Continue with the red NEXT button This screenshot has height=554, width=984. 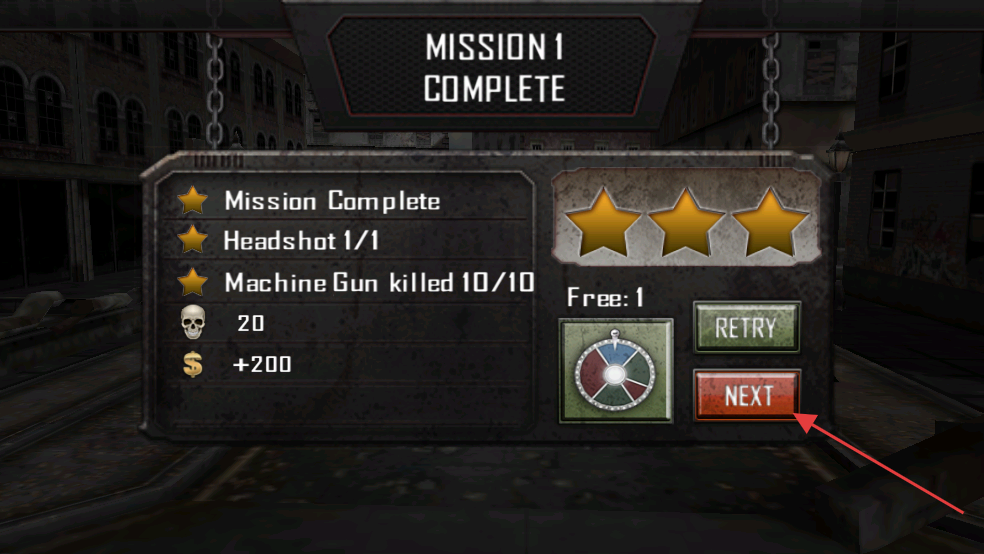[x=747, y=396]
